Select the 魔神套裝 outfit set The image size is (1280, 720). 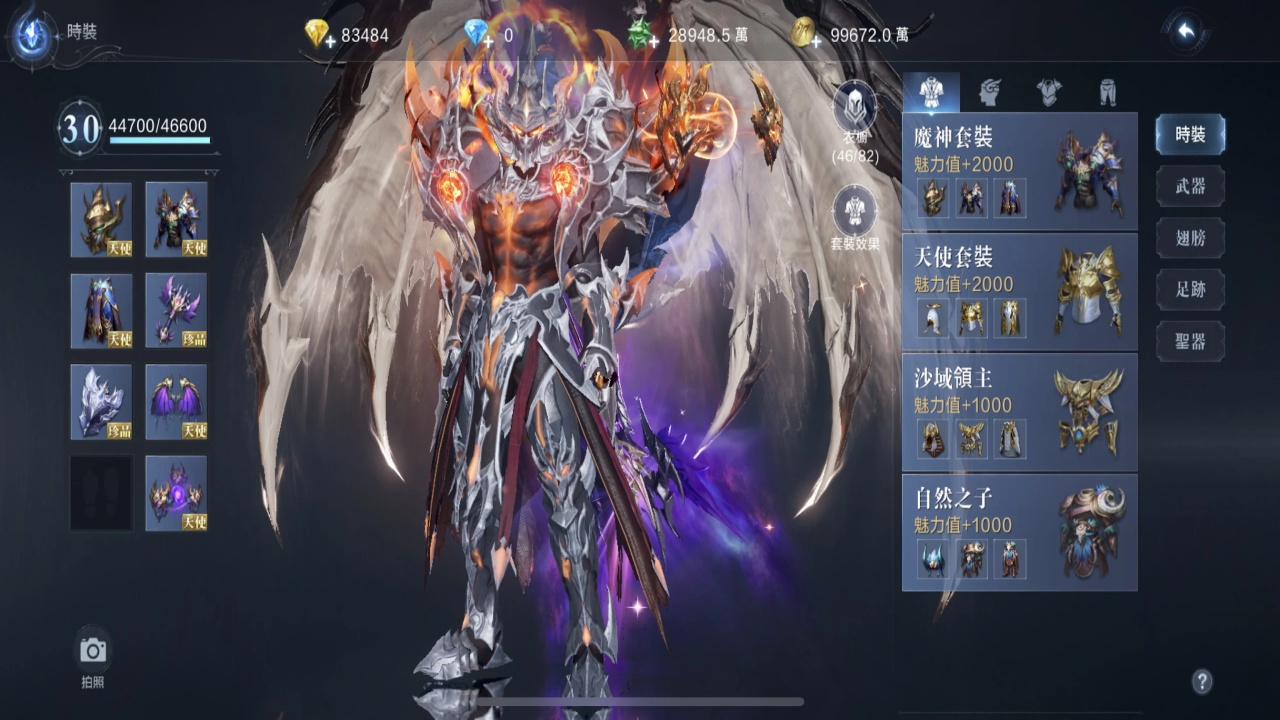click(x=1019, y=171)
